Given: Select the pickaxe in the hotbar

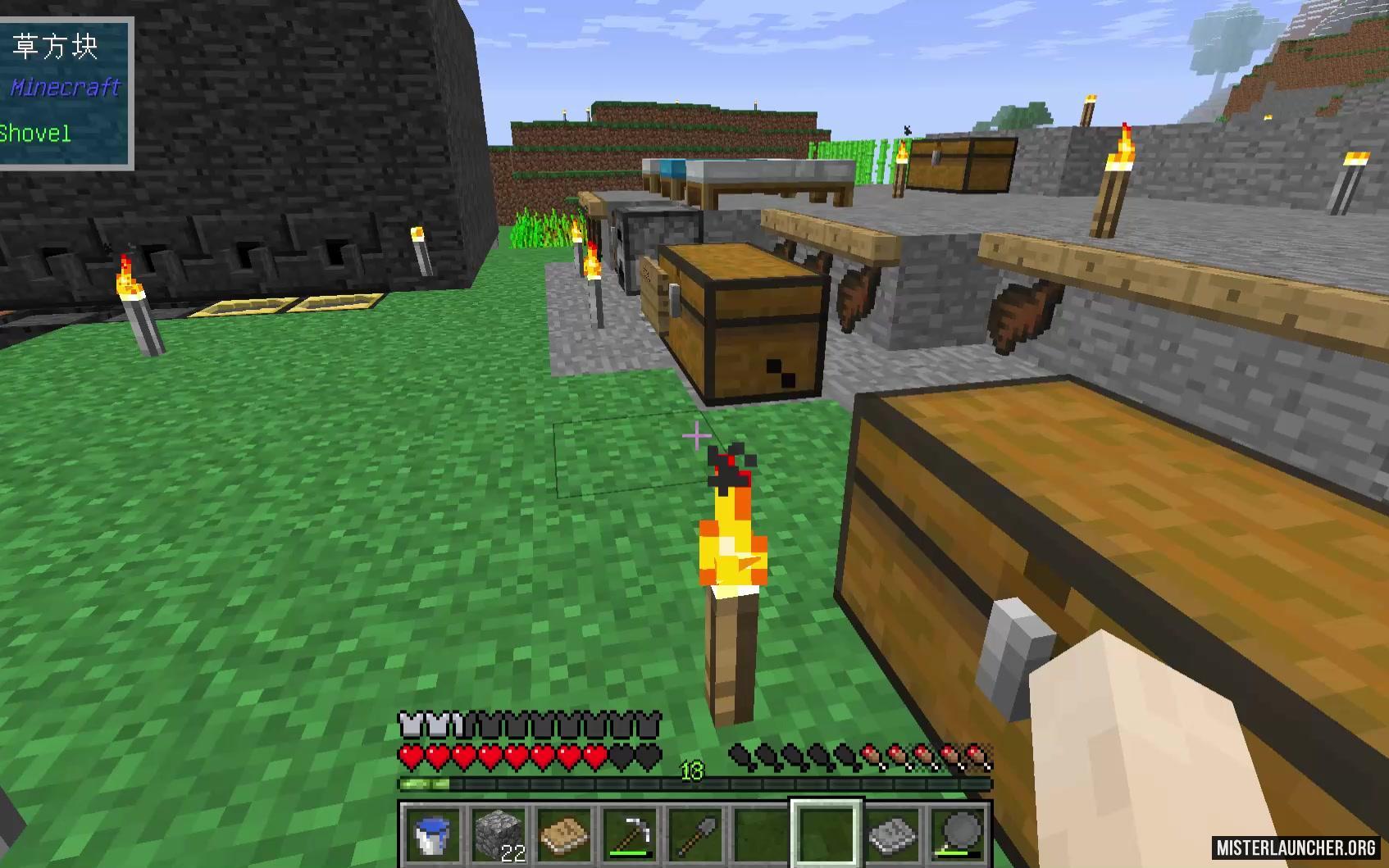Looking at the screenshot, I should [630, 833].
